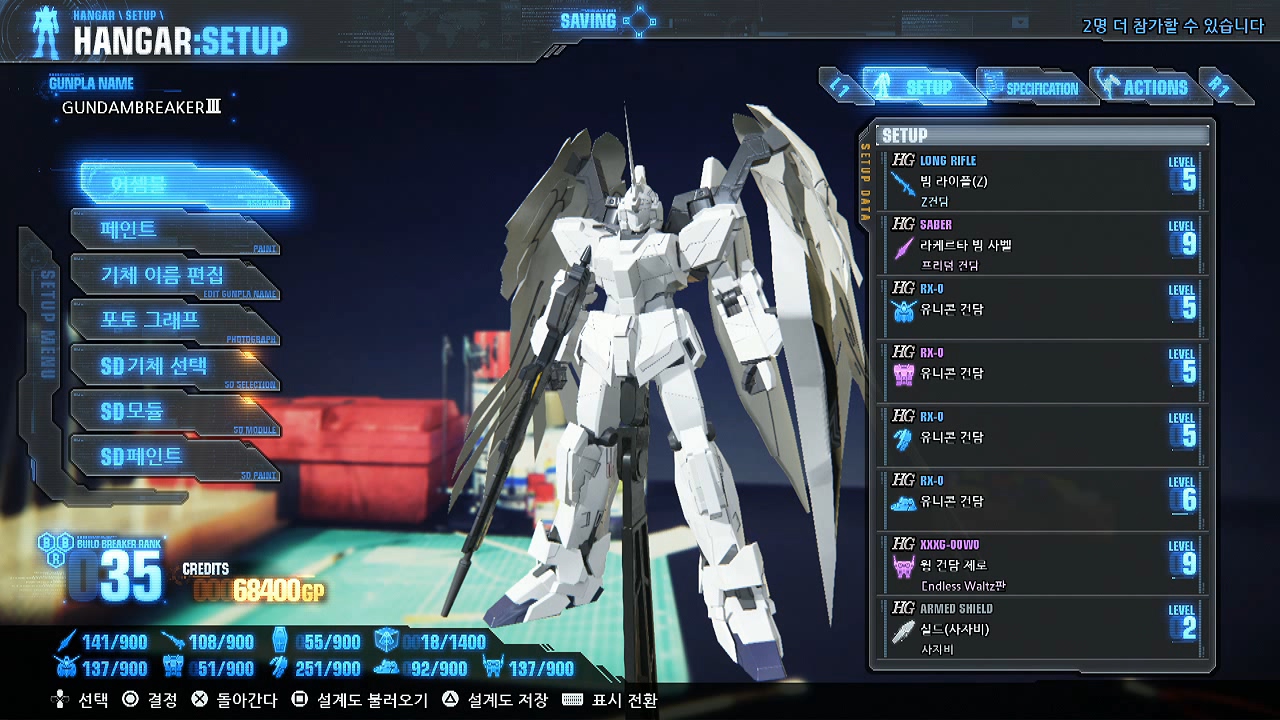Switch to the SPECIFICATION tab

point(1040,87)
